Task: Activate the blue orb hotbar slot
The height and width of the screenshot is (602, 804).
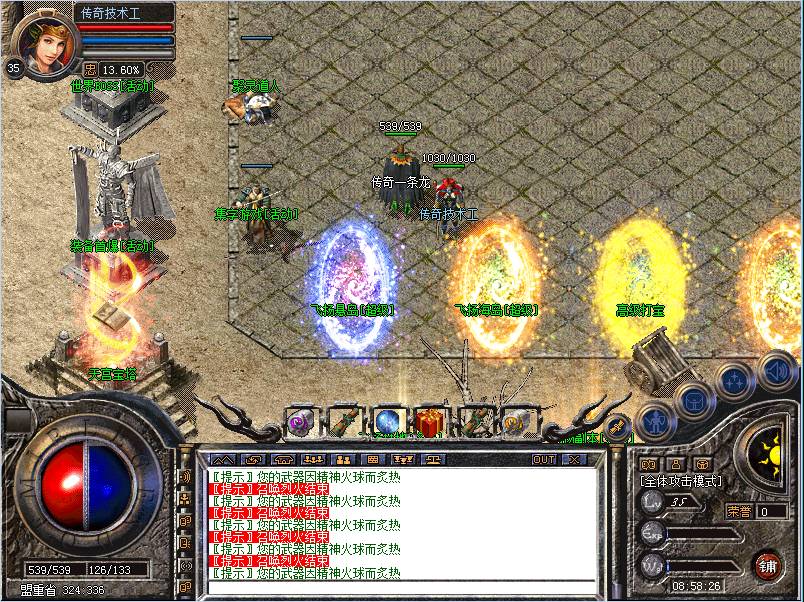Action: point(387,422)
